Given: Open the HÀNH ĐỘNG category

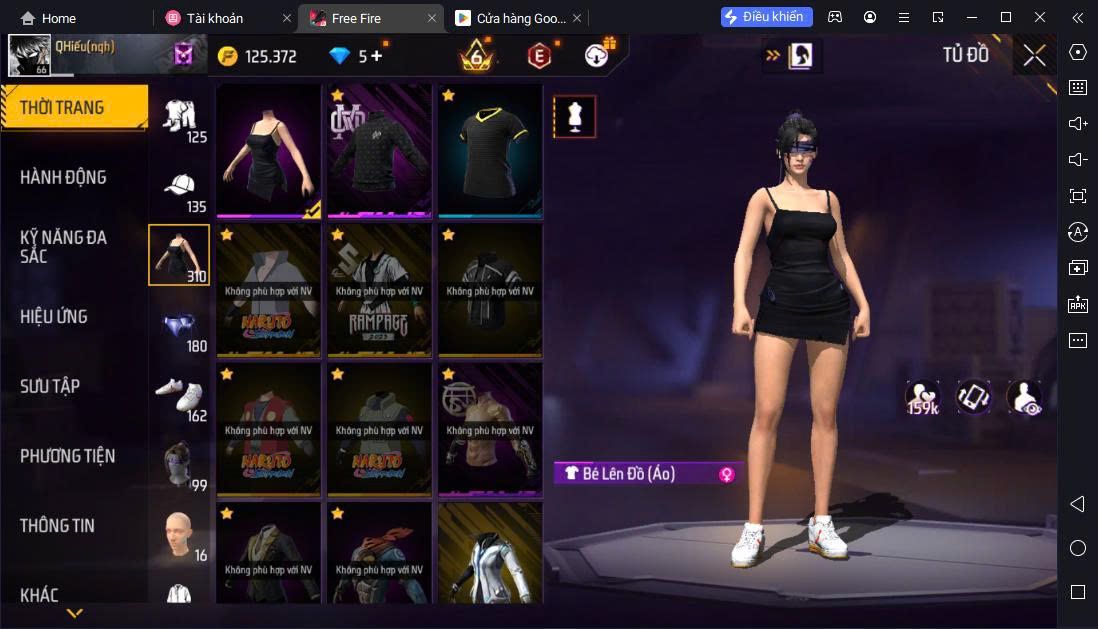Looking at the screenshot, I should (x=63, y=178).
